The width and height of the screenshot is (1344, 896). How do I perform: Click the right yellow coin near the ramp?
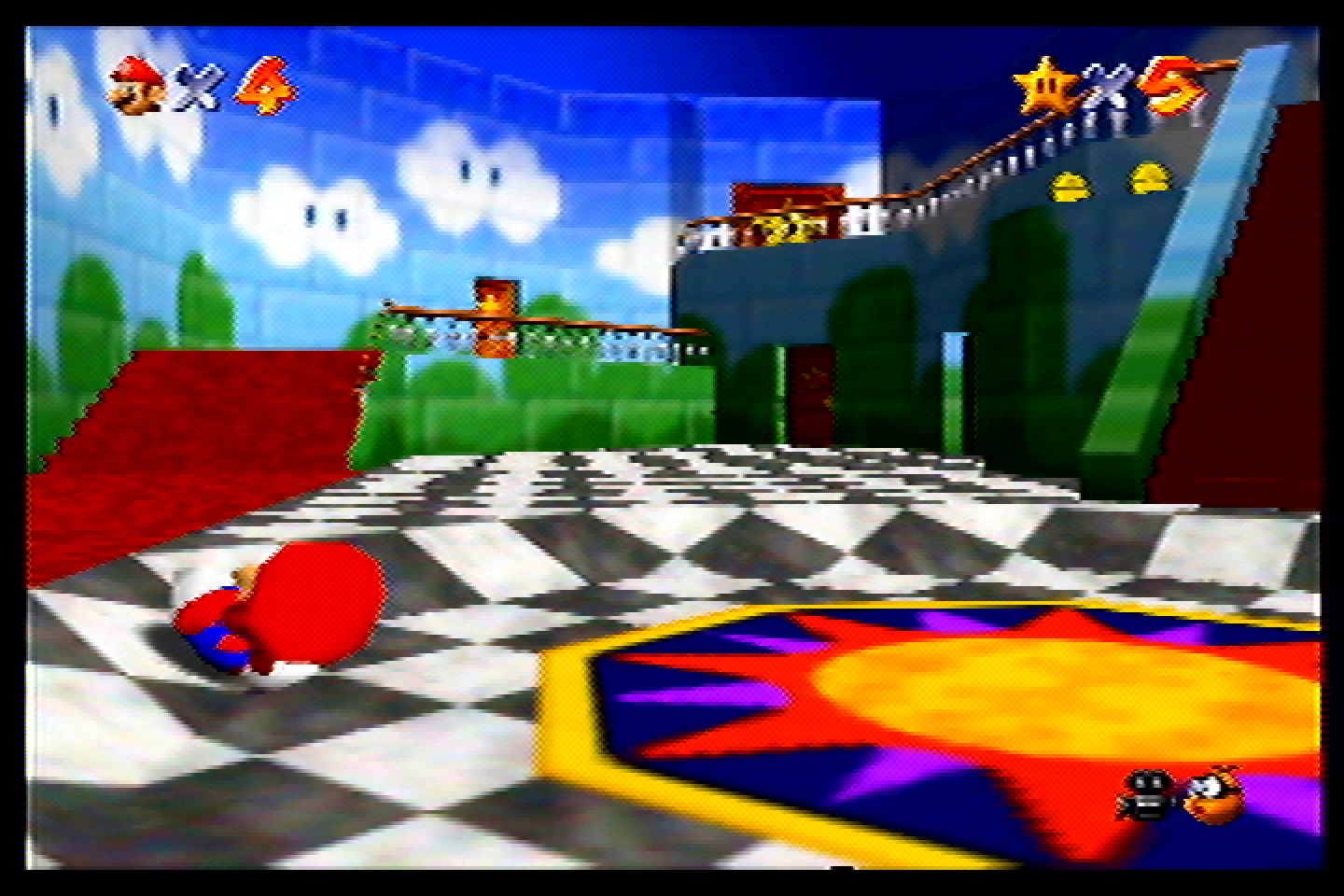pos(1150,177)
